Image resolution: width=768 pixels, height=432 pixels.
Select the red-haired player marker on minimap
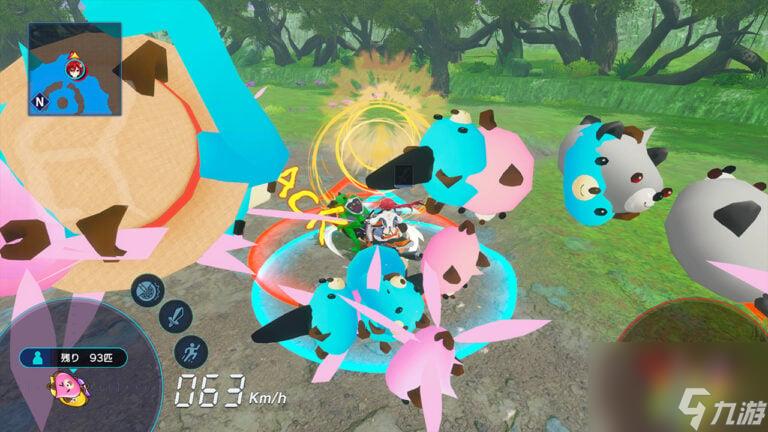pyautogui.click(x=73, y=69)
